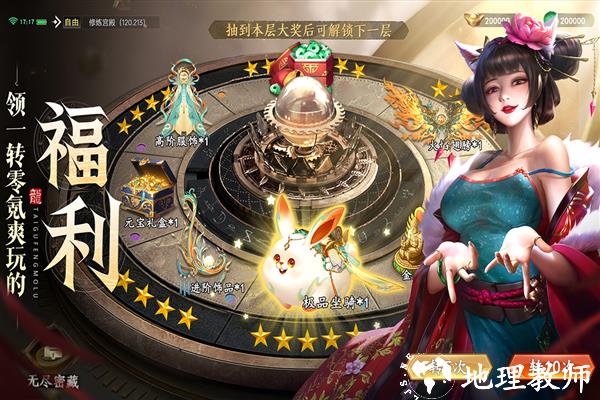Image resolution: width=600 pixels, height=400 pixels.
Task: Select the 高阶服饰 costume prize
Action: click(184, 100)
